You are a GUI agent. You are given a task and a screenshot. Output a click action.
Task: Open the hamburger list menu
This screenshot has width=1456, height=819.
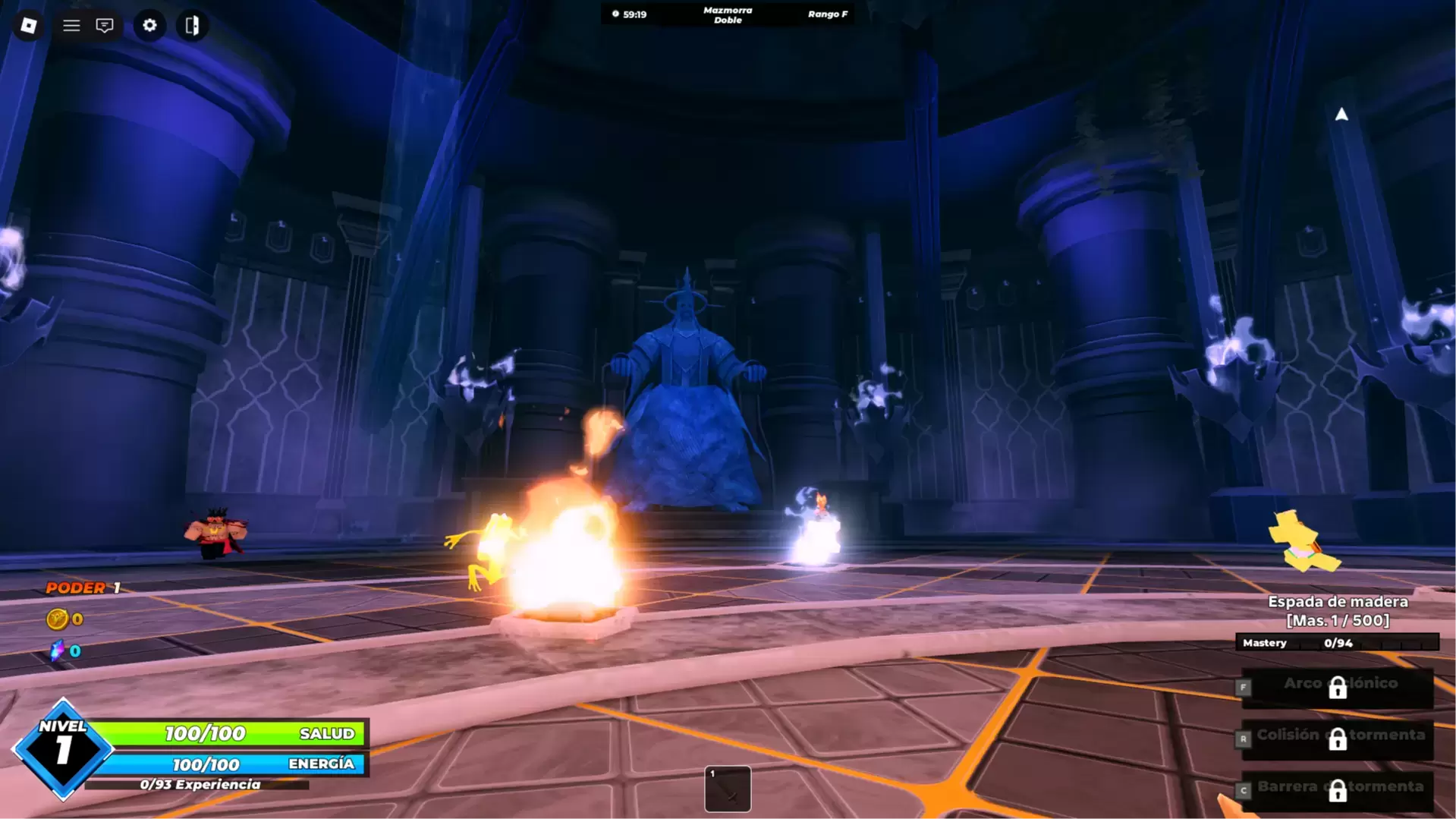(71, 25)
